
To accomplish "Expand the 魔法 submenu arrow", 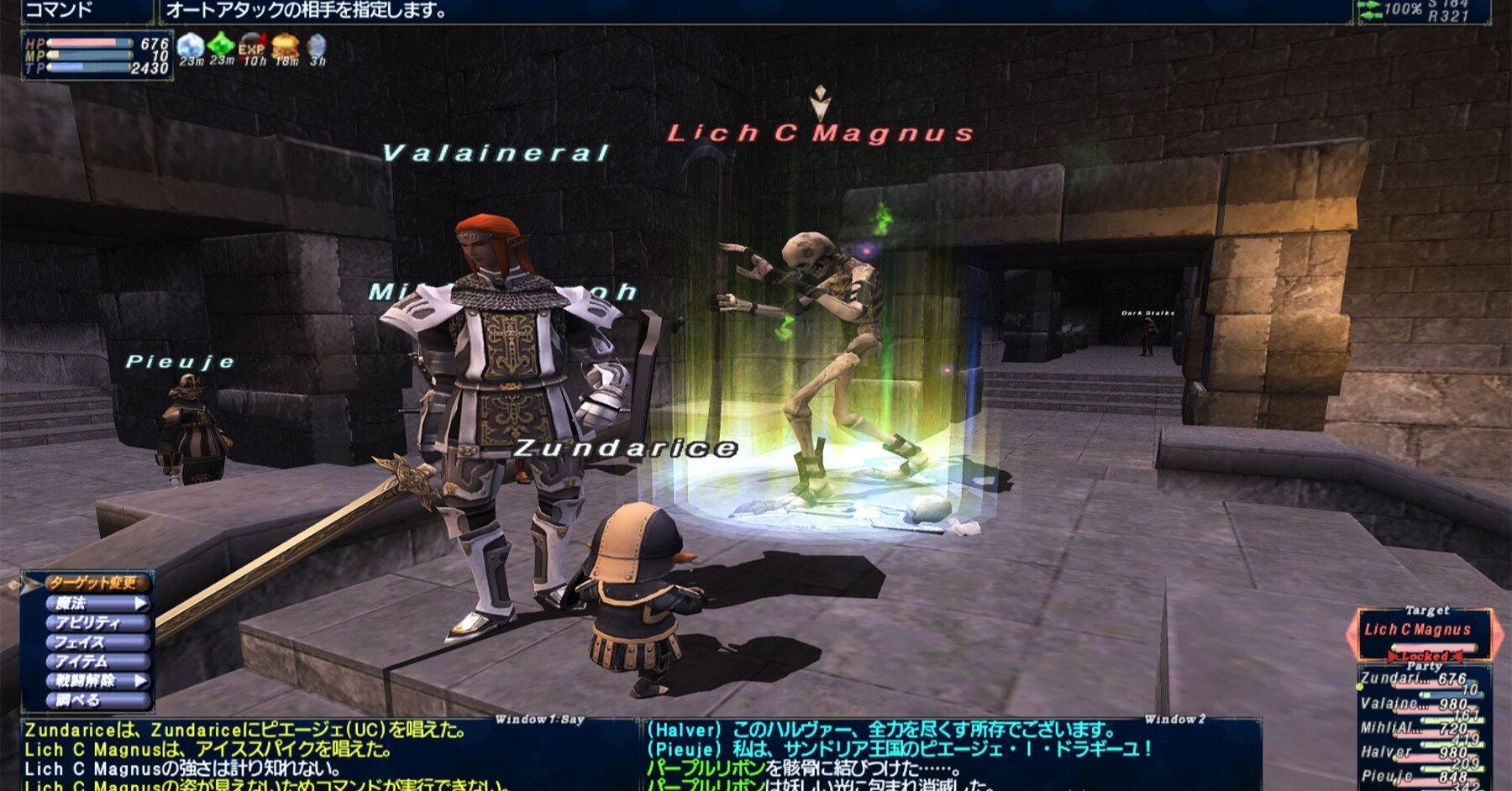I will click(x=142, y=603).
